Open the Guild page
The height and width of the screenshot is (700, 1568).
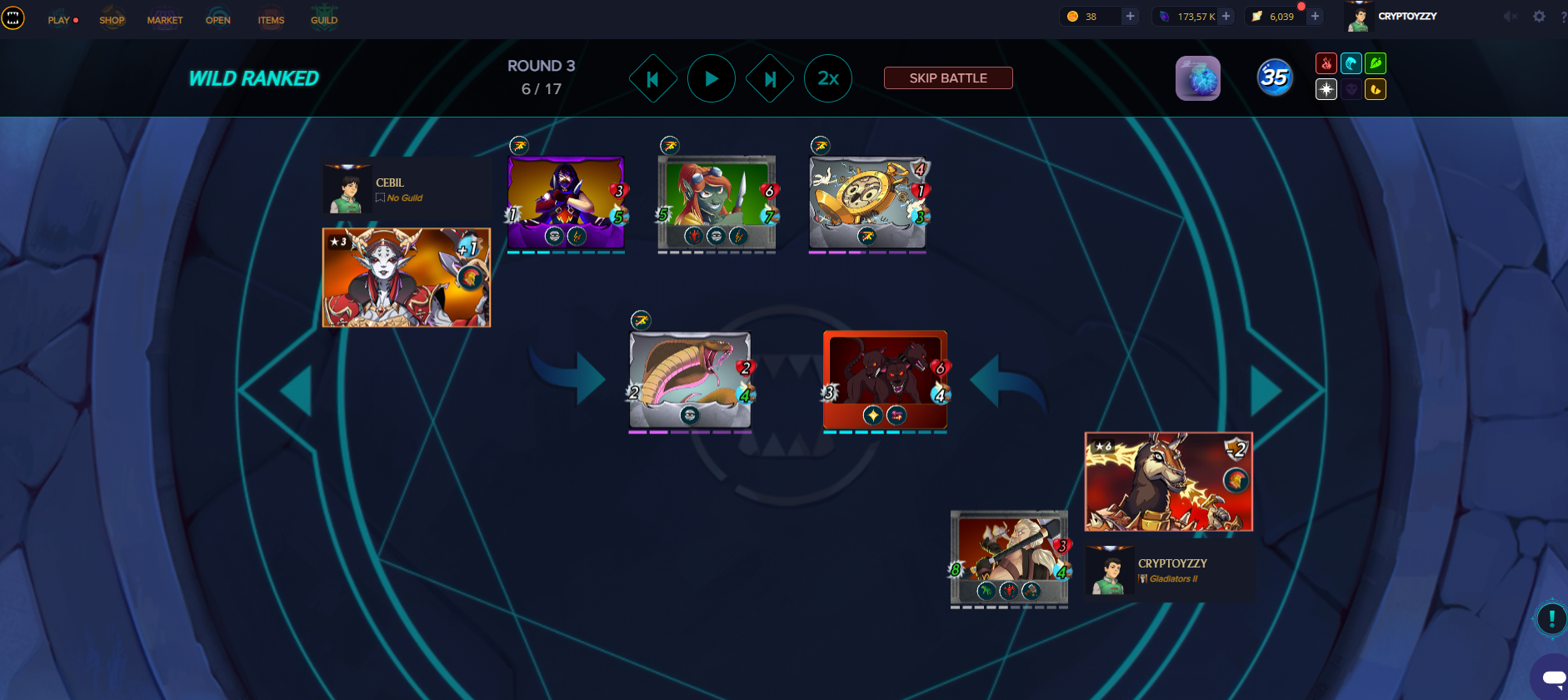tap(324, 20)
